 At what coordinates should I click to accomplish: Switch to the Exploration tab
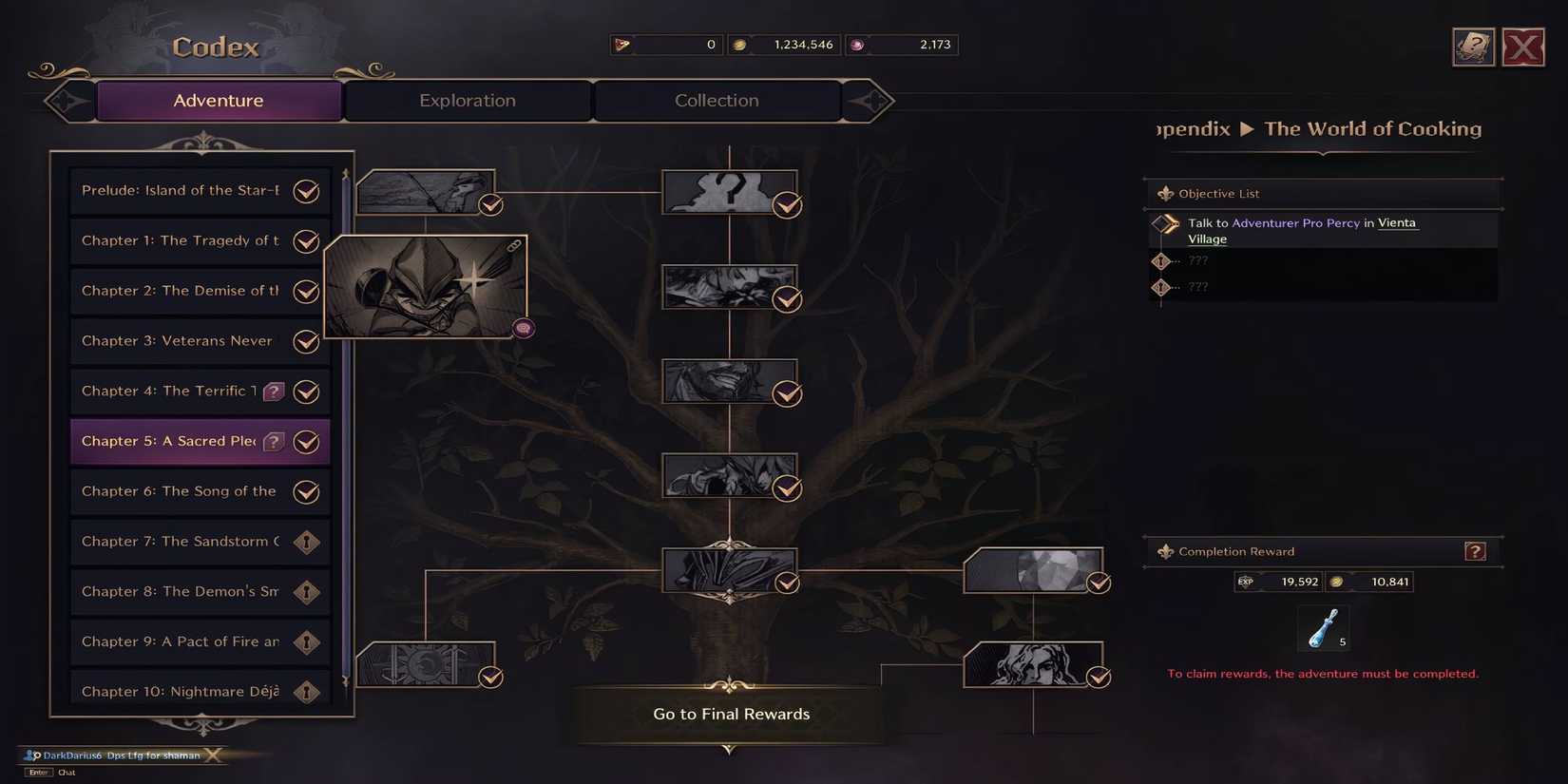pos(467,100)
